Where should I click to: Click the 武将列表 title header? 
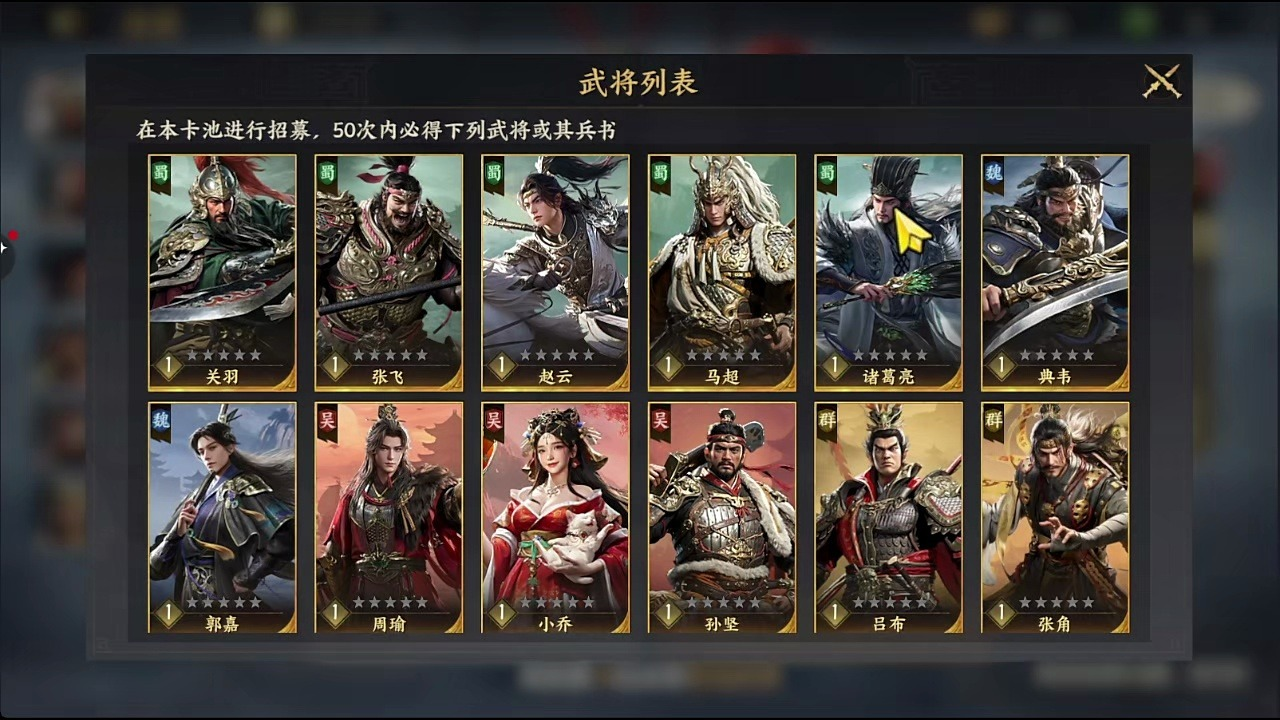(640, 84)
